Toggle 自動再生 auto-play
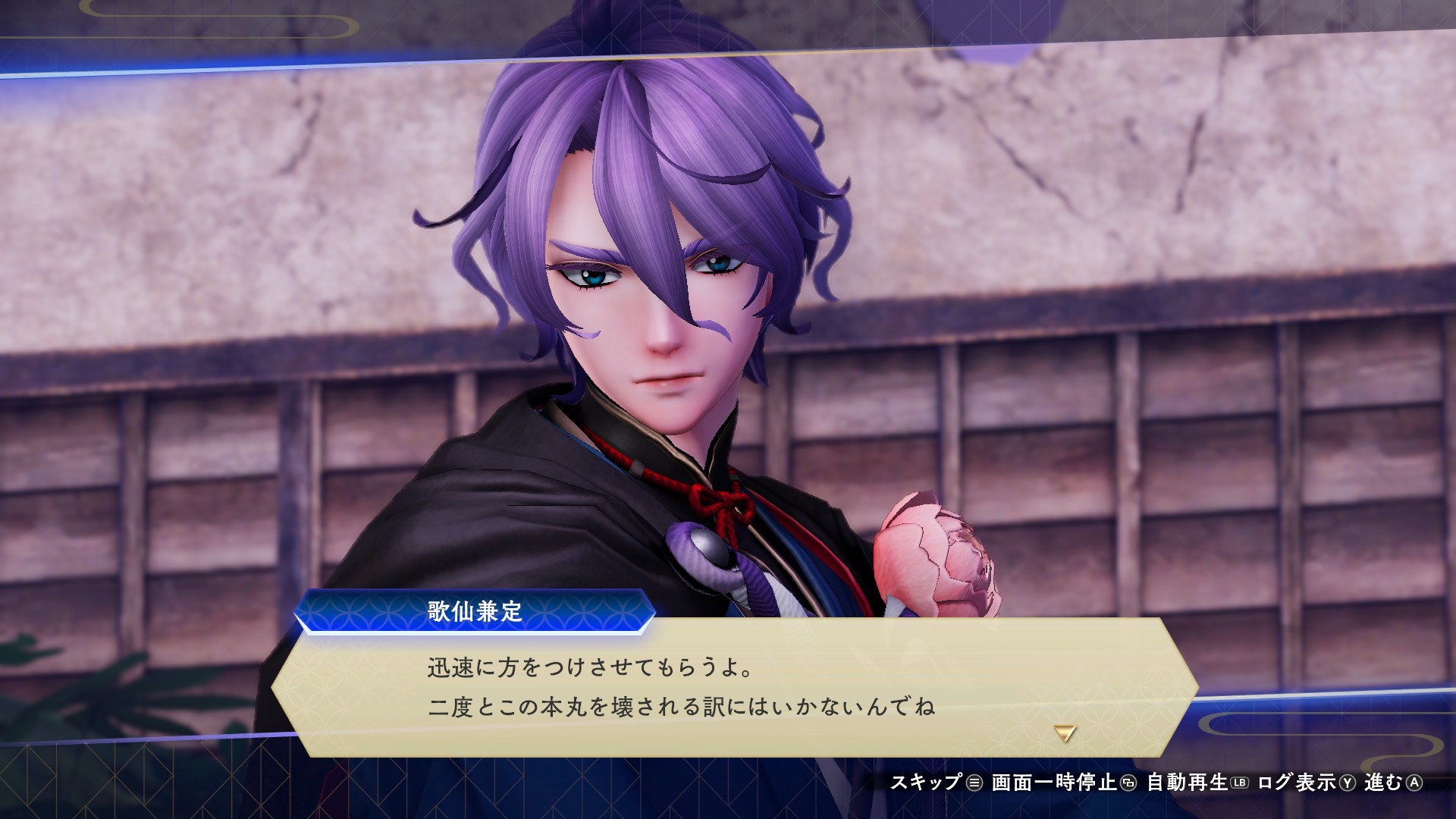This screenshot has height=819, width=1456. 1197,783
